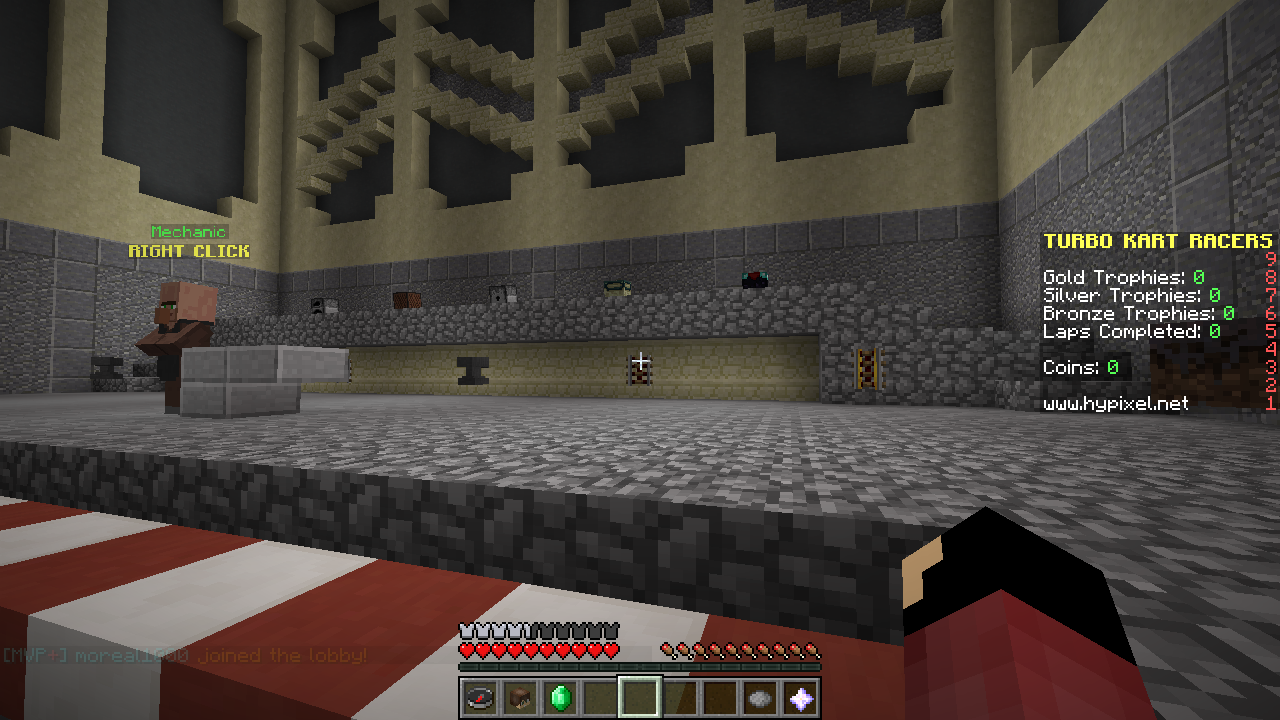The image size is (1280, 720).
Task: Select the gray dye hotbar slot
Action: click(x=760, y=697)
